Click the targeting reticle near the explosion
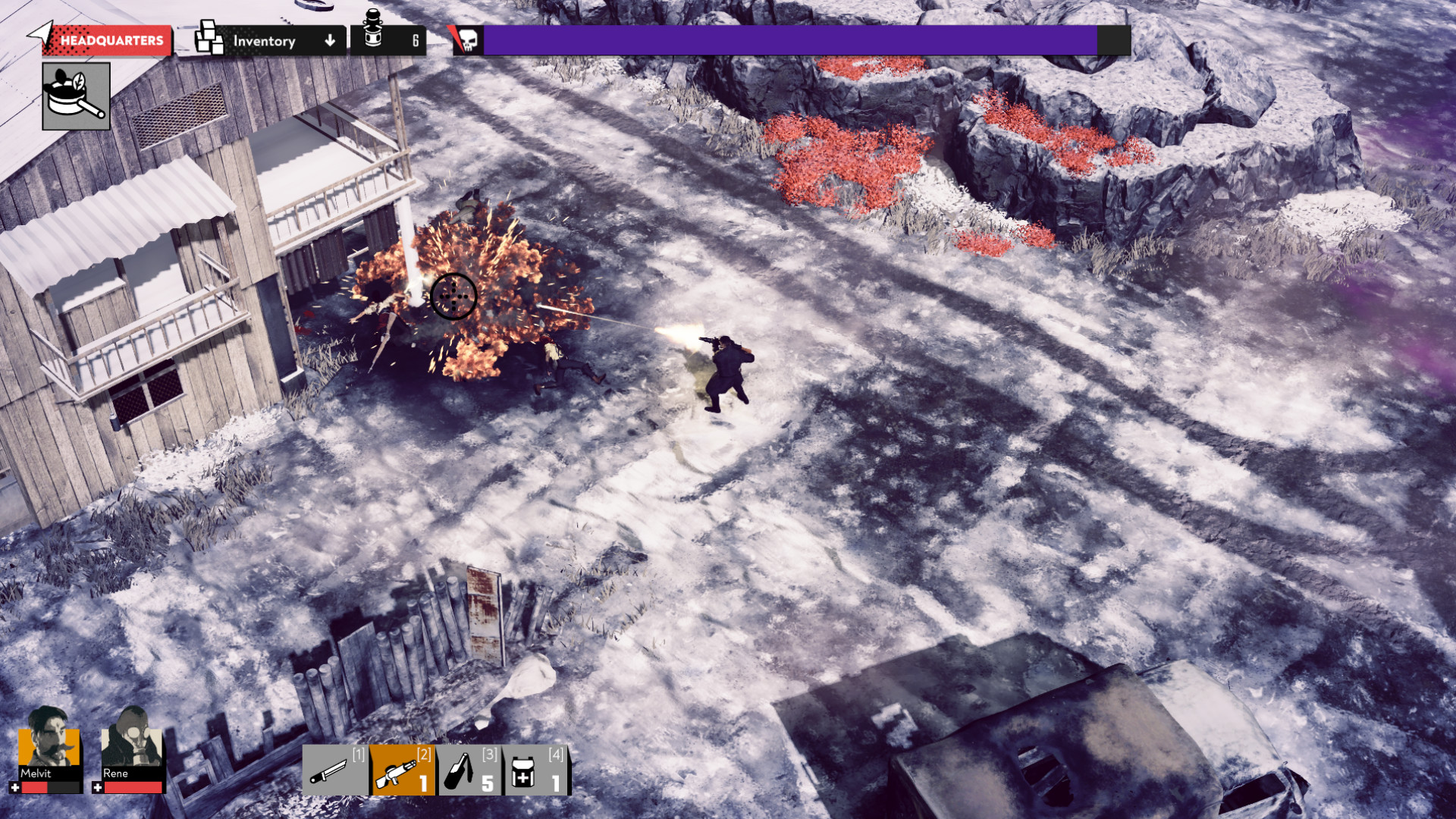 click(453, 297)
